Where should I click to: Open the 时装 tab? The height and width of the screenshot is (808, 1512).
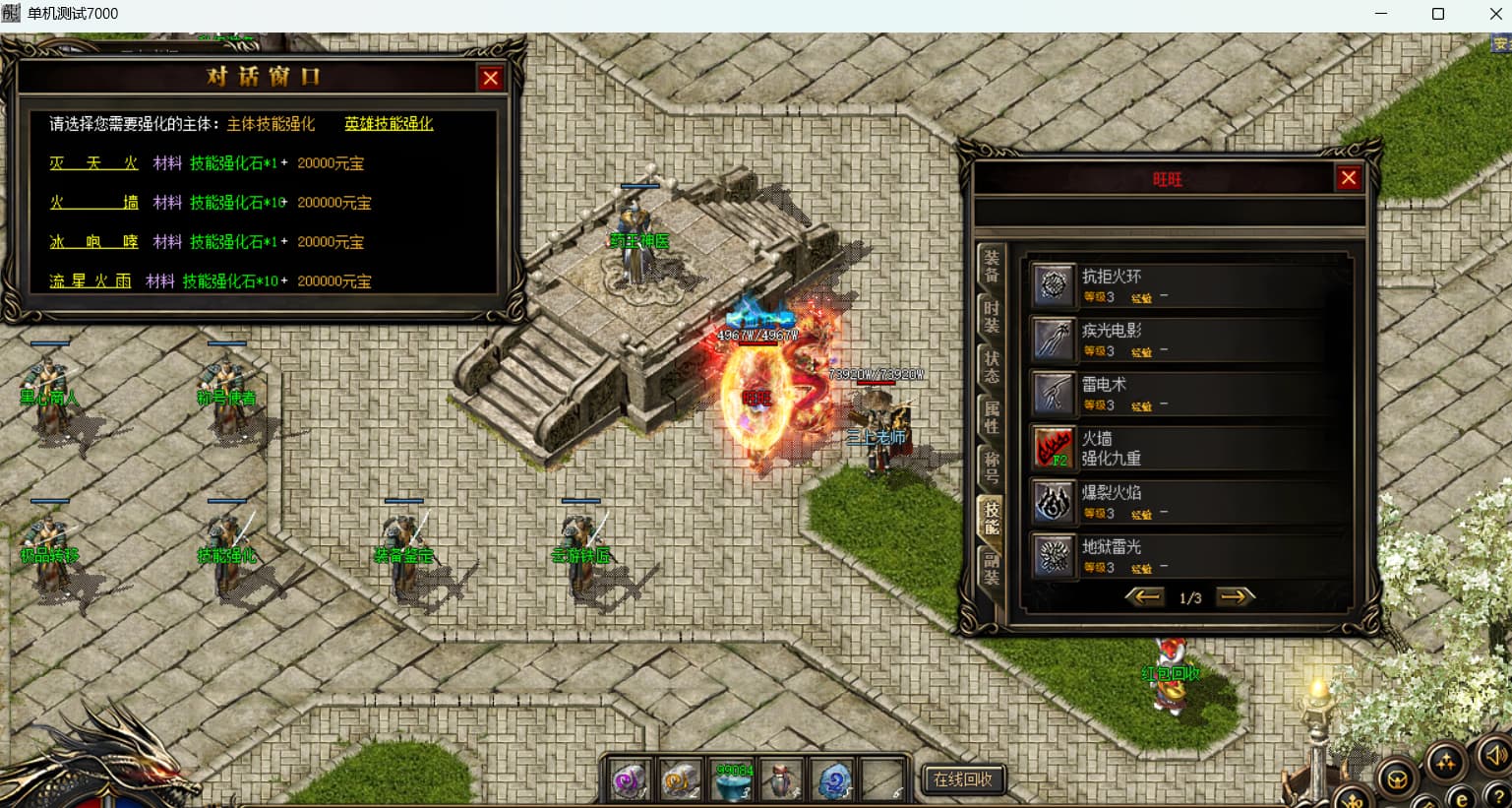click(x=992, y=317)
